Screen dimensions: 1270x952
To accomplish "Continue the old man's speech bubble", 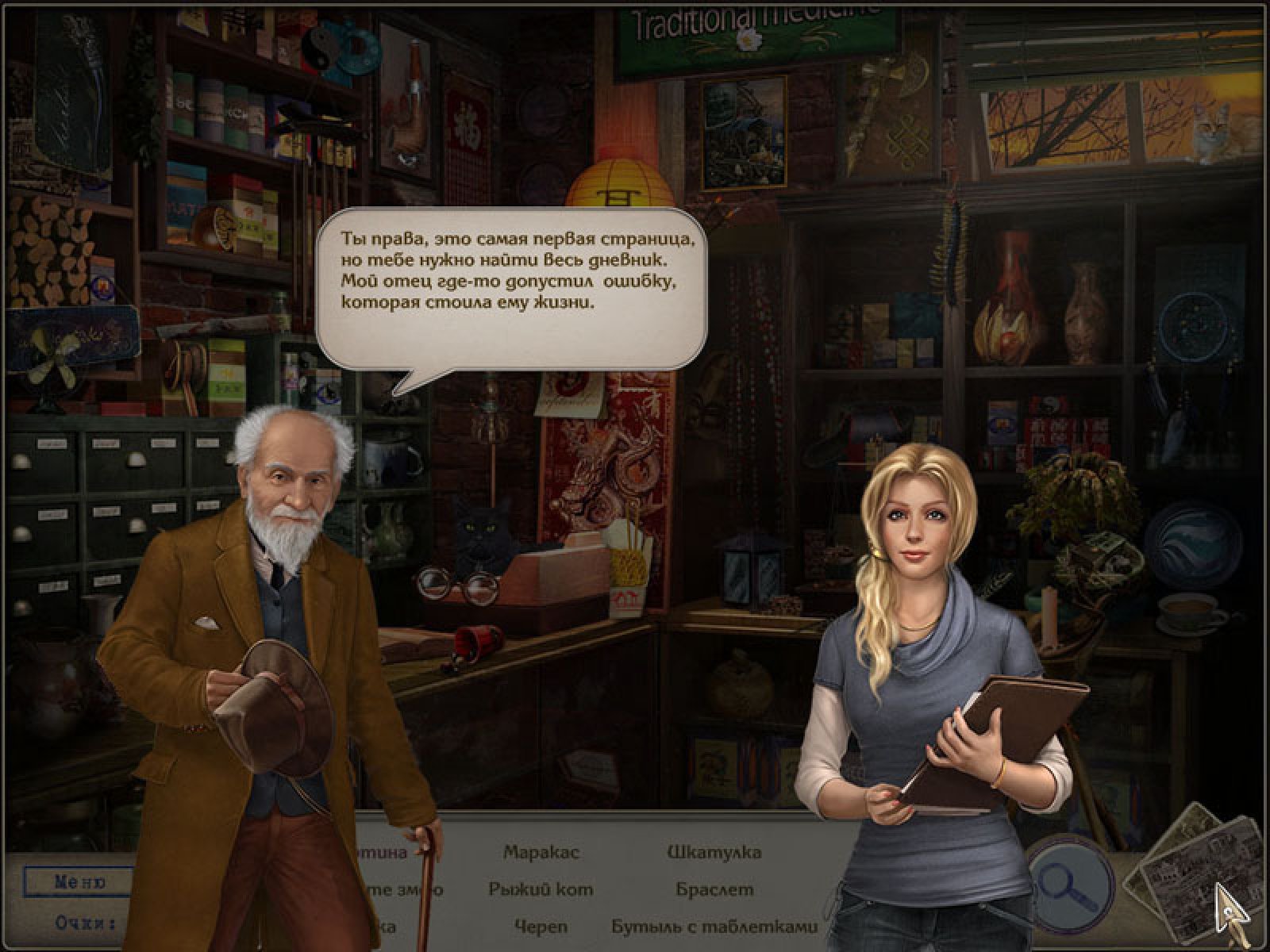I will point(511,287).
